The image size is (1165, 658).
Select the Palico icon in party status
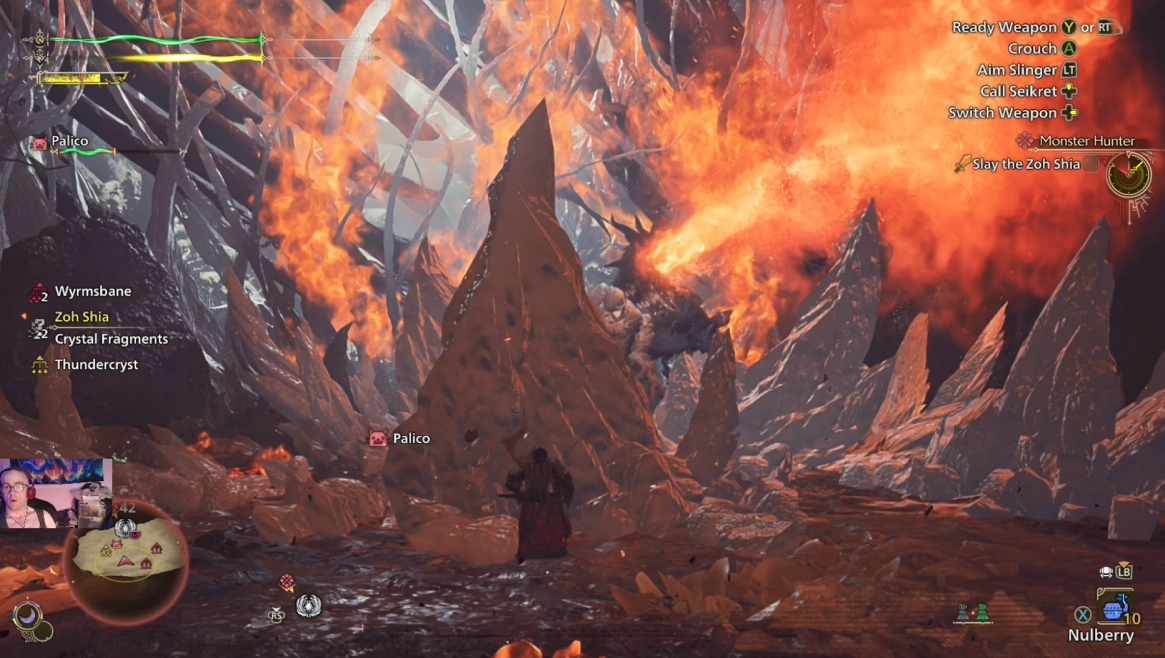pyautogui.click(x=40, y=142)
